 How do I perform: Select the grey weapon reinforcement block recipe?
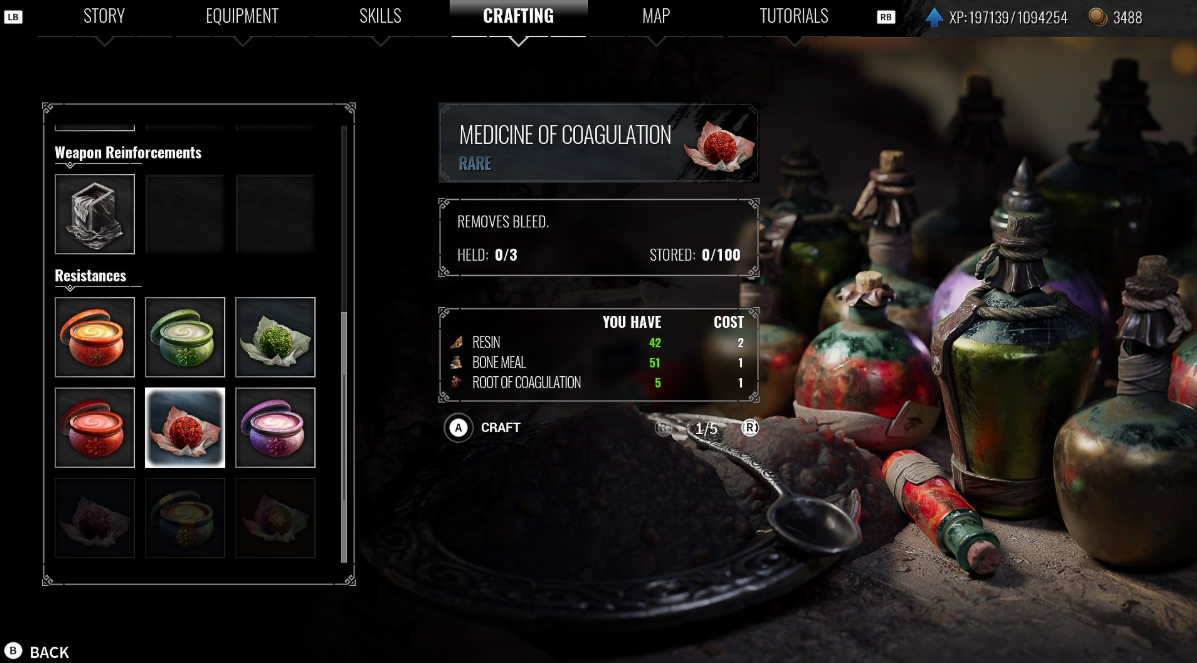(95, 214)
